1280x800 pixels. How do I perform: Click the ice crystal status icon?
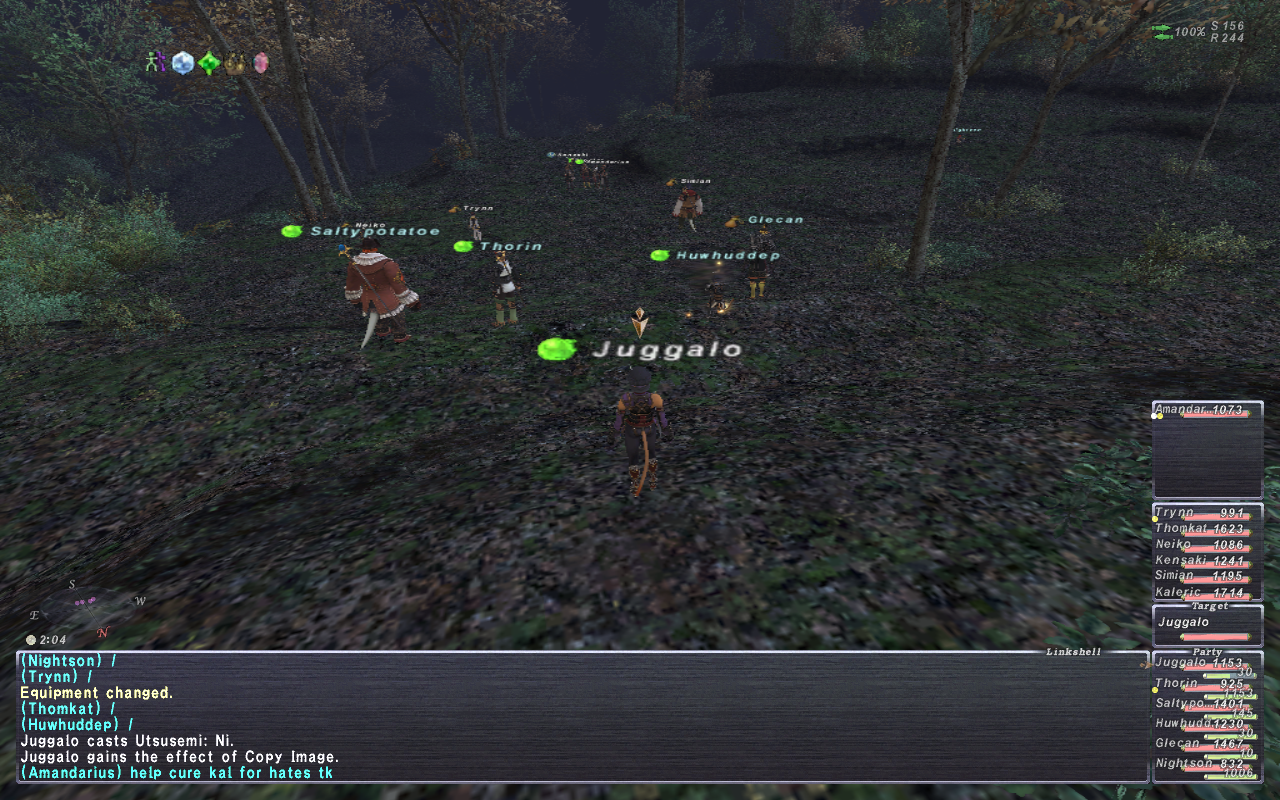[182, 63]
